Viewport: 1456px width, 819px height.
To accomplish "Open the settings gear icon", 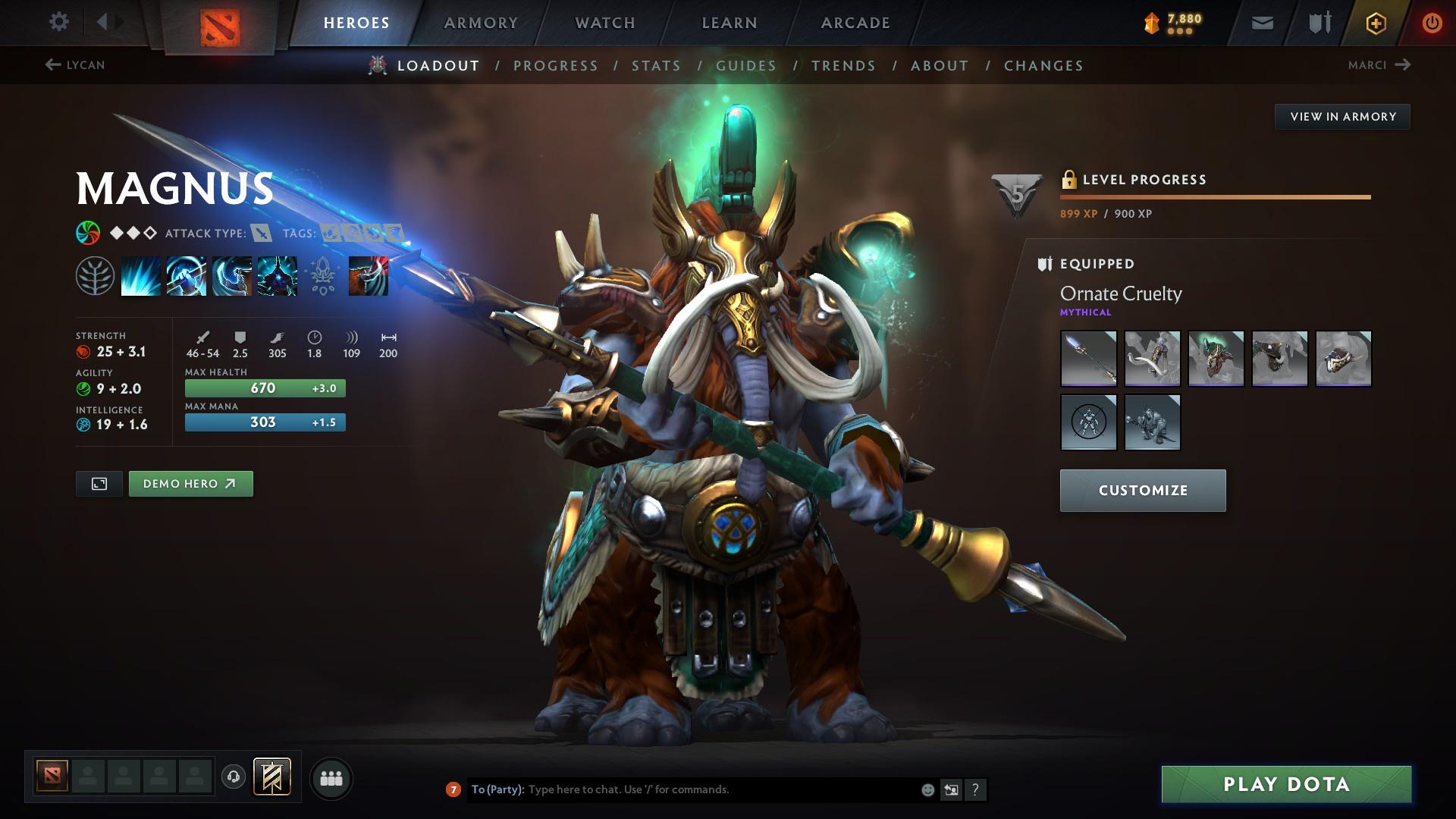I will (58, 22).
